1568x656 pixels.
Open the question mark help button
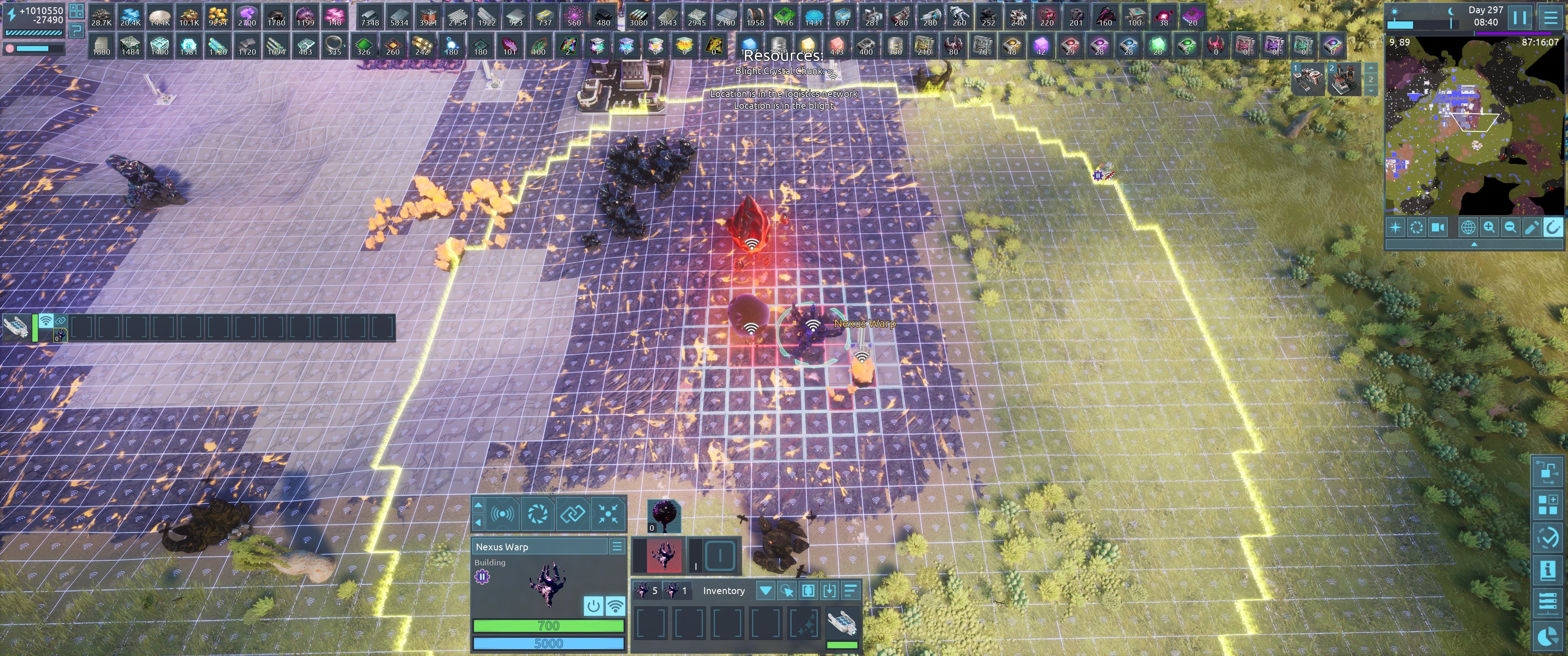click(76, 30)
